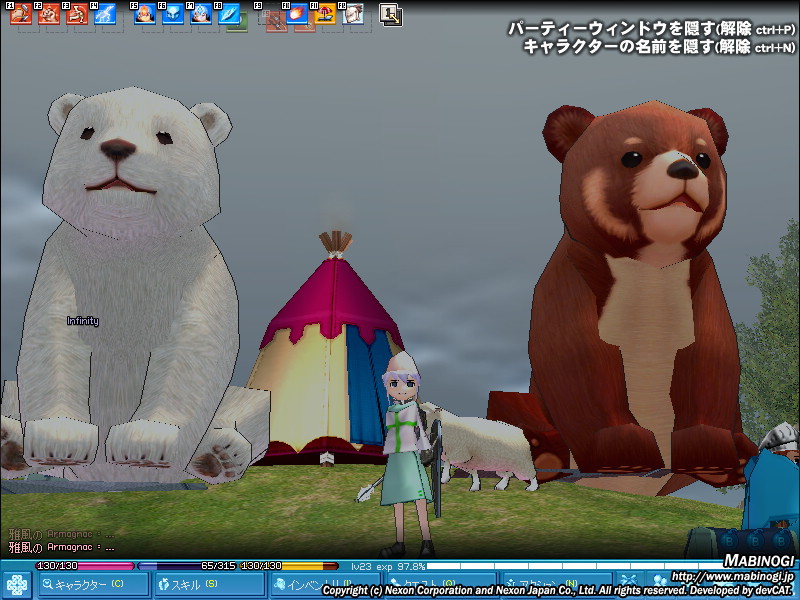Viewport: 800px width, 600px height.
Task: Activate the F3 skill hotkey icon
Action: click(x=77, y=14)
